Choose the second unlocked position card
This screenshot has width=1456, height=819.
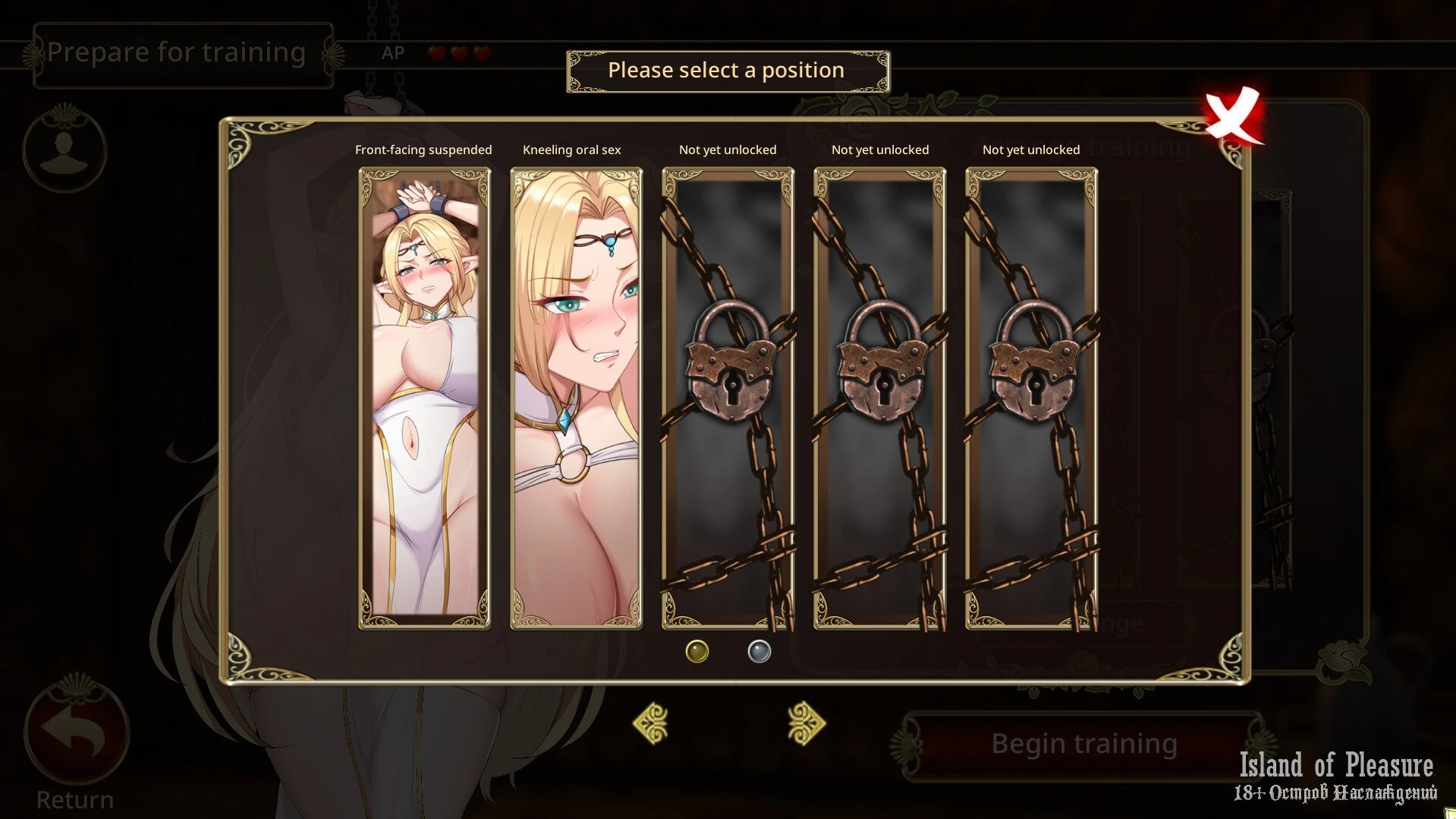[576, 398]
